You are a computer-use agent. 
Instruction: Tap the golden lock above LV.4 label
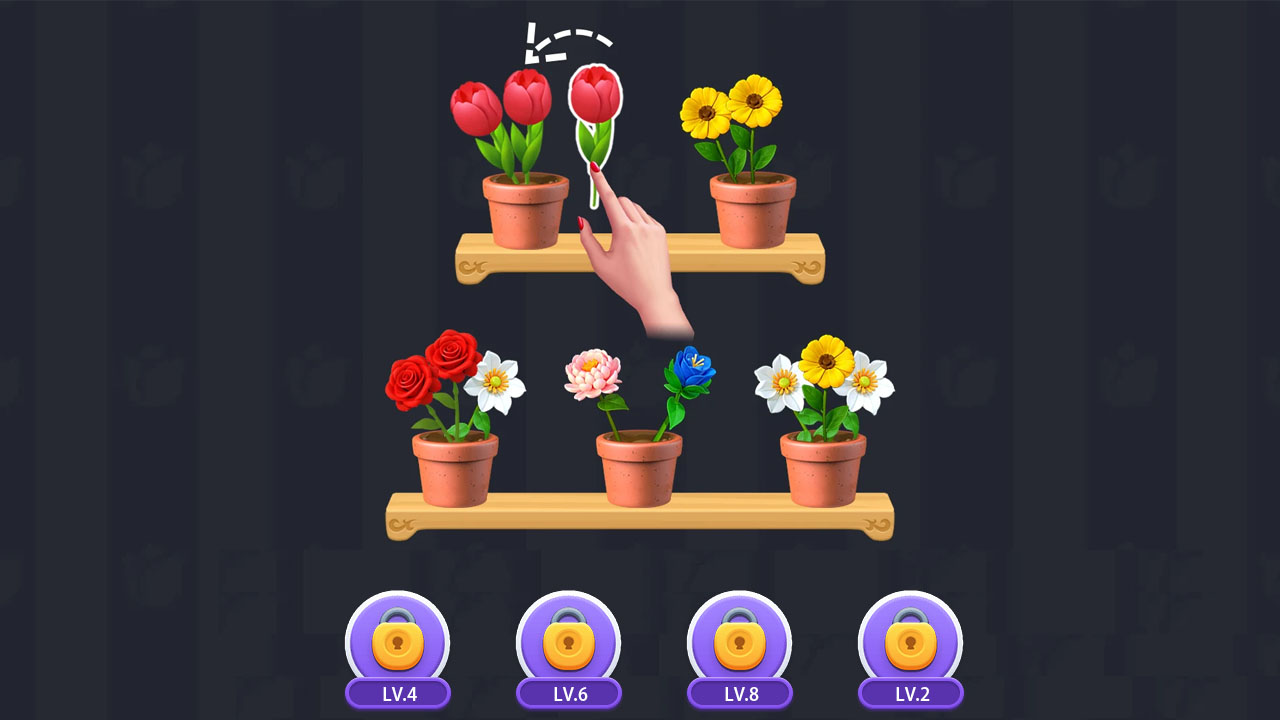click(398, 641)
